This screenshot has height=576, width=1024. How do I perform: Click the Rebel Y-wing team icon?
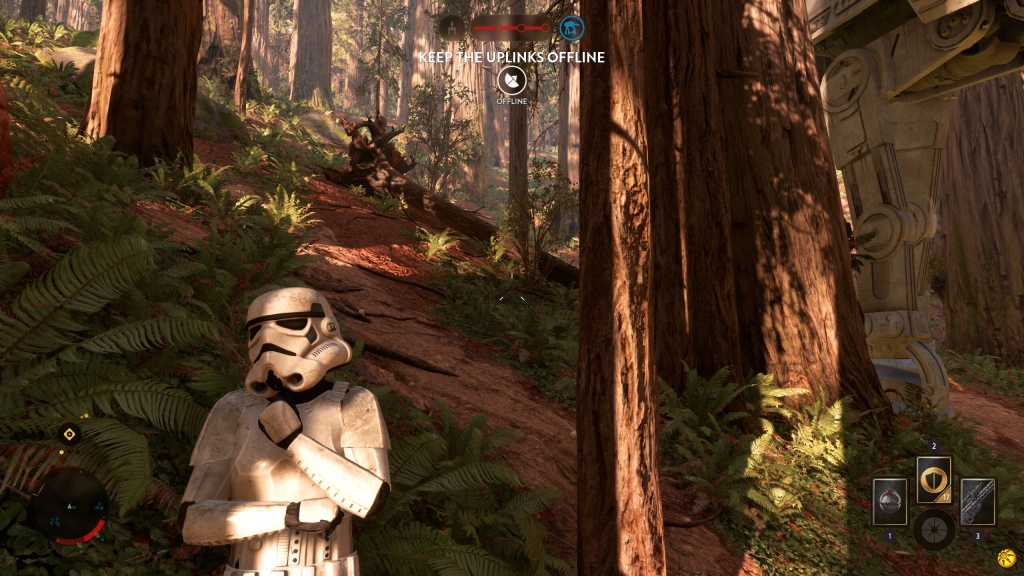(x=451, y=27)
